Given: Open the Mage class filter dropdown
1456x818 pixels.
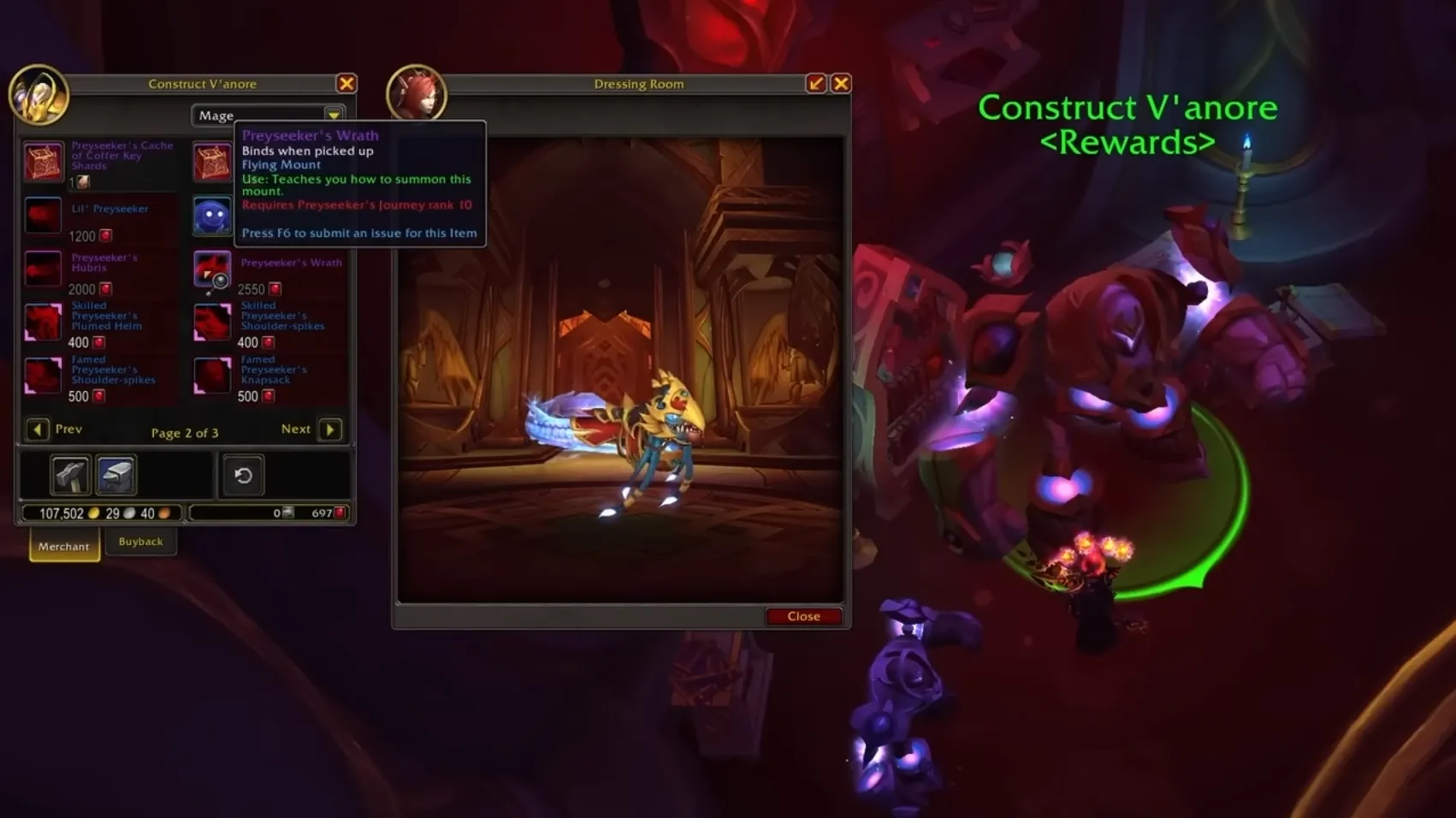Looking at the screenshot, I should [334, 115].
